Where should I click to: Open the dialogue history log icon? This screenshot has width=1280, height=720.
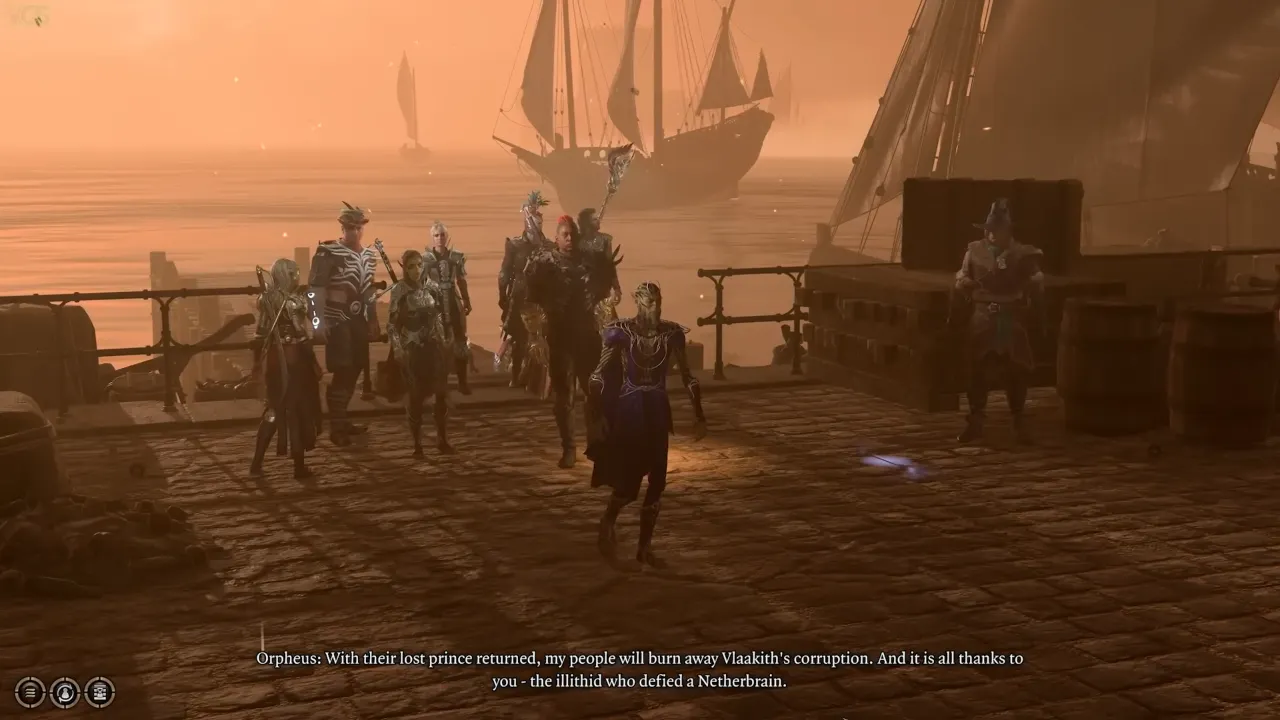(x=30, y=692)
